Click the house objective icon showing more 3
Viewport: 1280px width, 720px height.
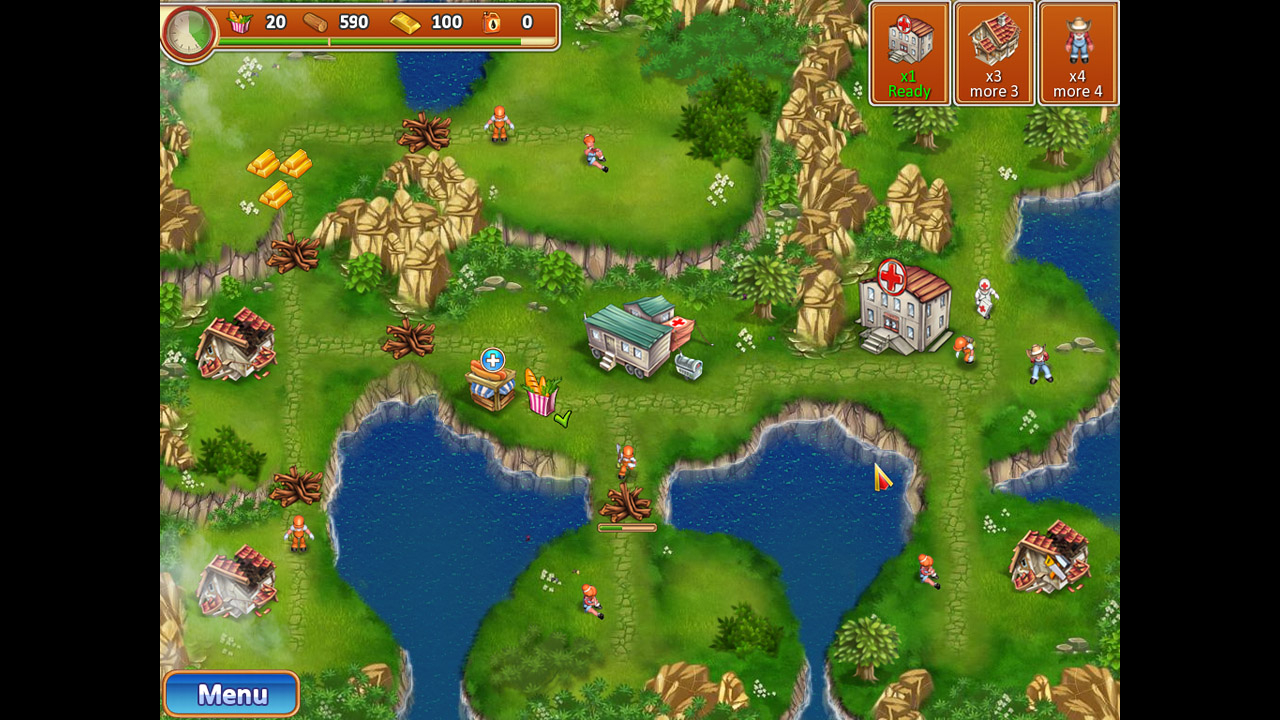pos(993,50)
